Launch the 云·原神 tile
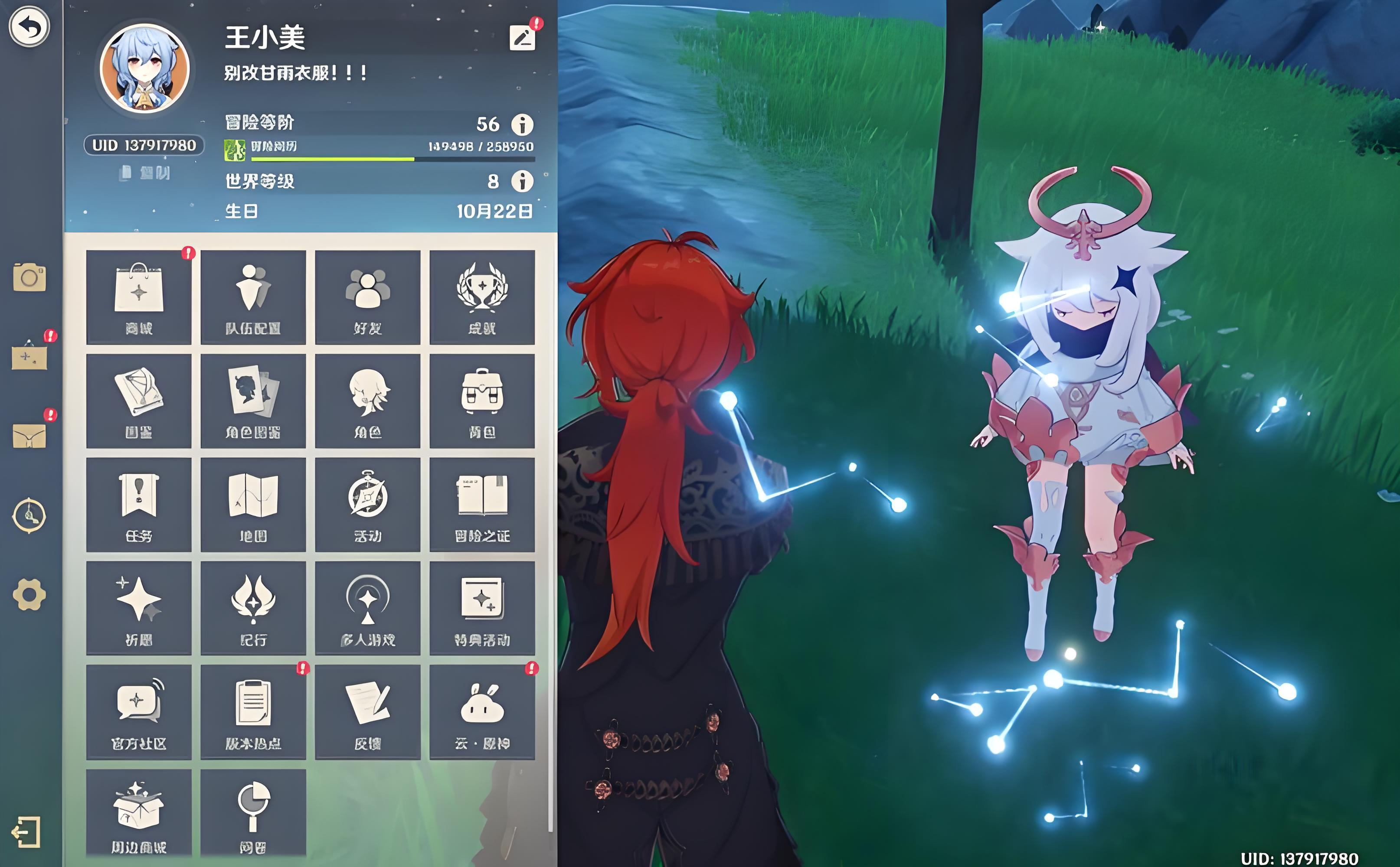The image size is (1400, 867). tap(482, 712)
